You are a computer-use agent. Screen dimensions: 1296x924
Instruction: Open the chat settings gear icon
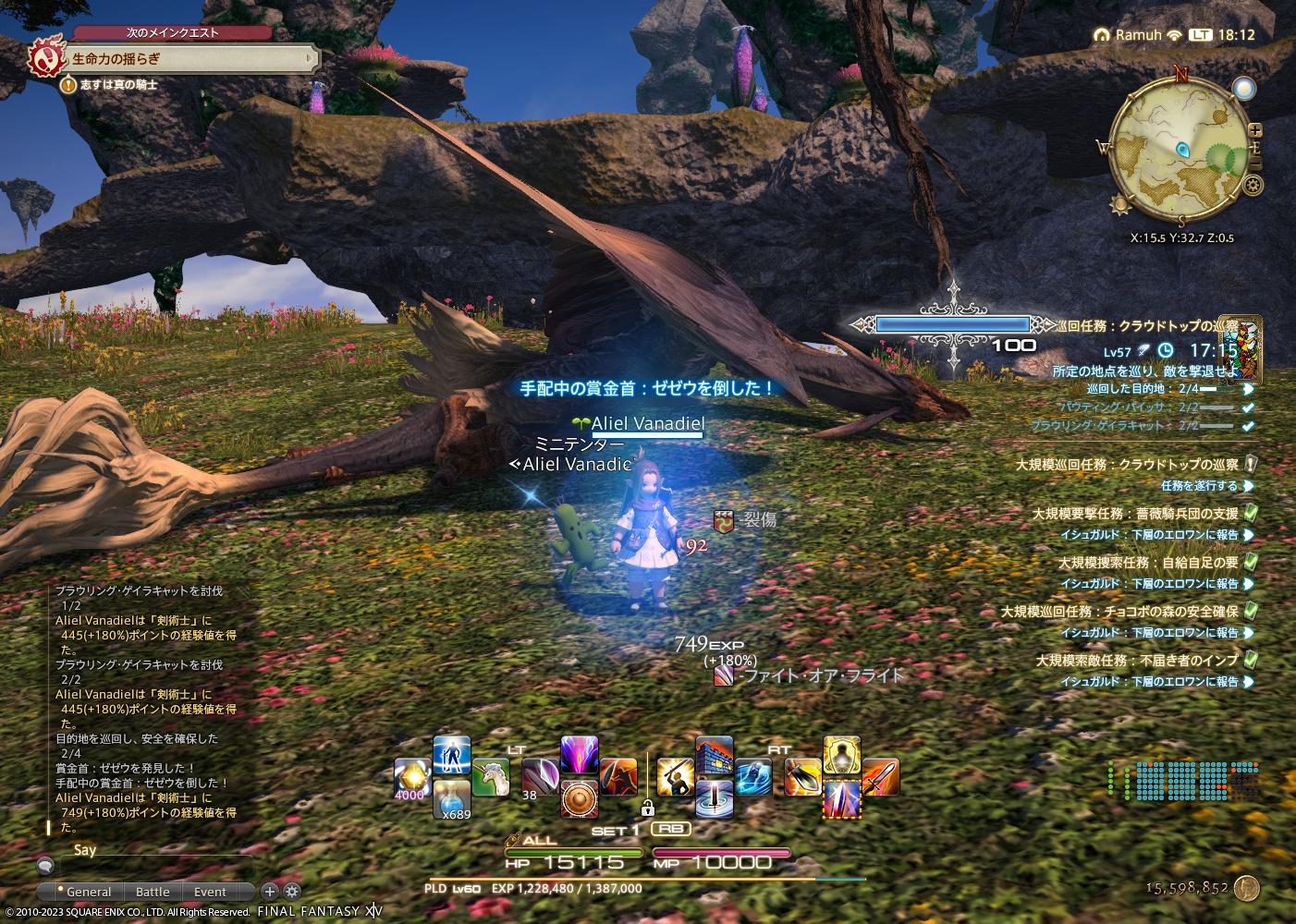click(292, 891)
